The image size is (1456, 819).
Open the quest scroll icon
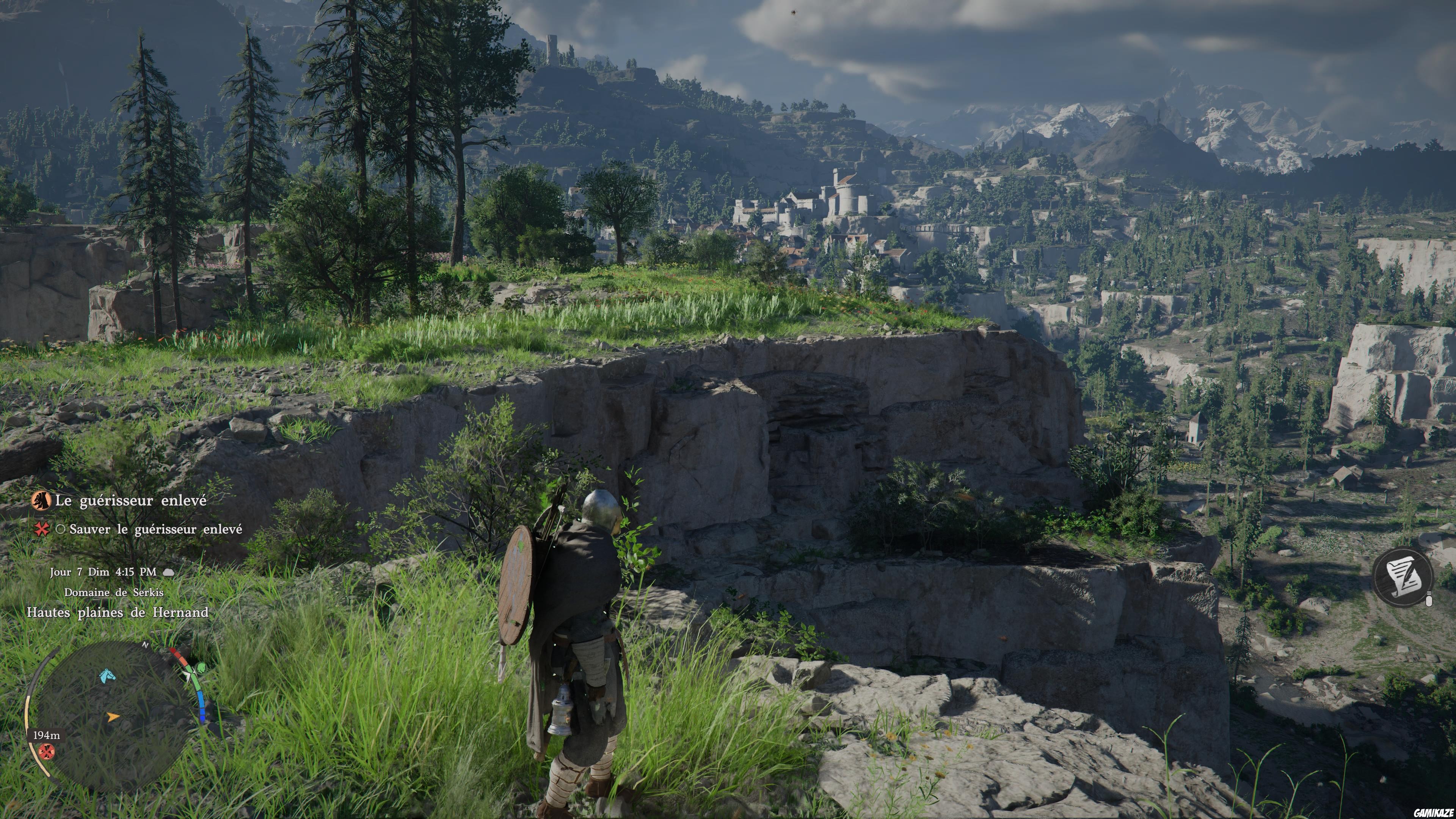1402,576
